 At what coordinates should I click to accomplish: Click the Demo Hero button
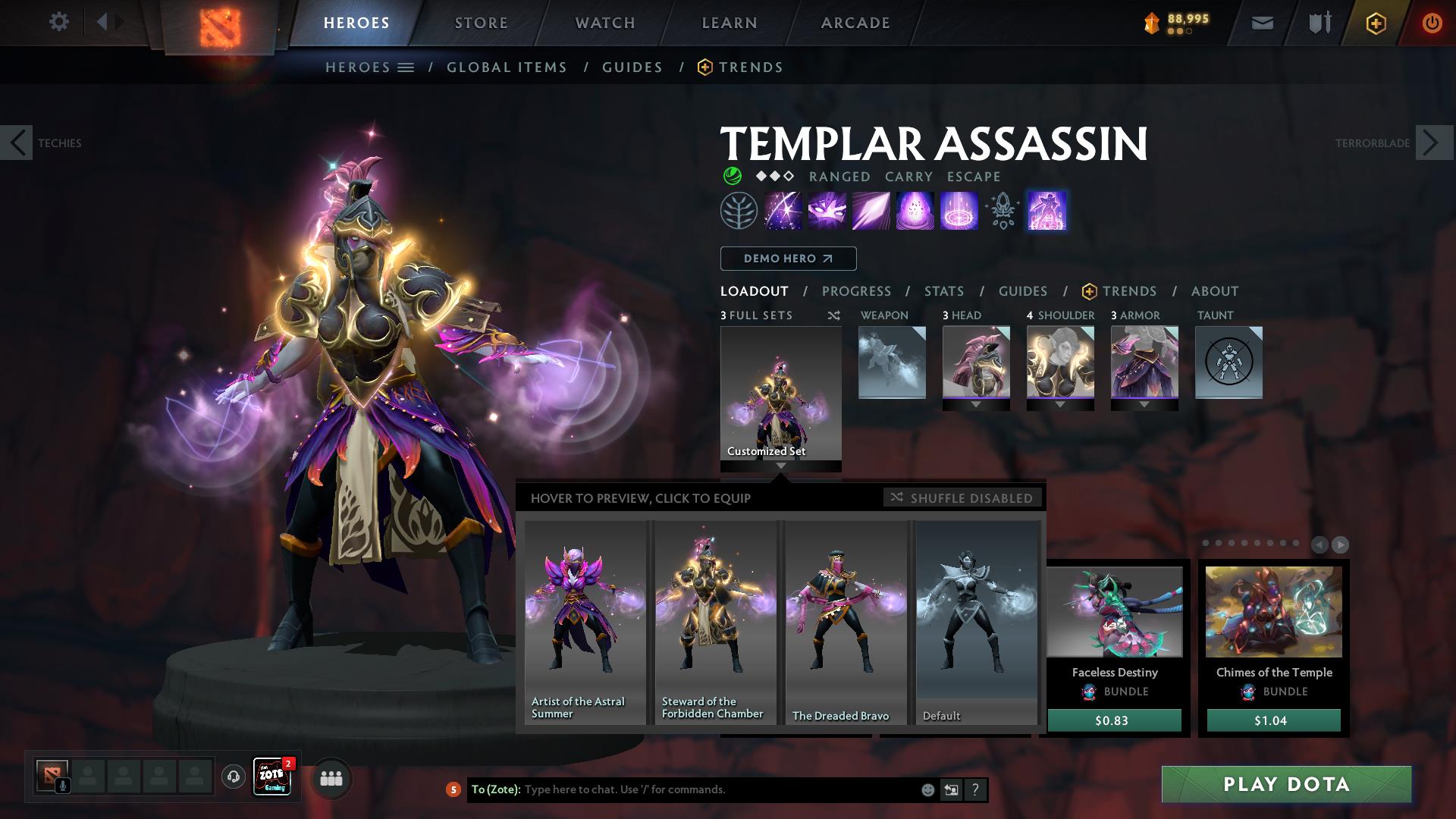coord(788,259)
